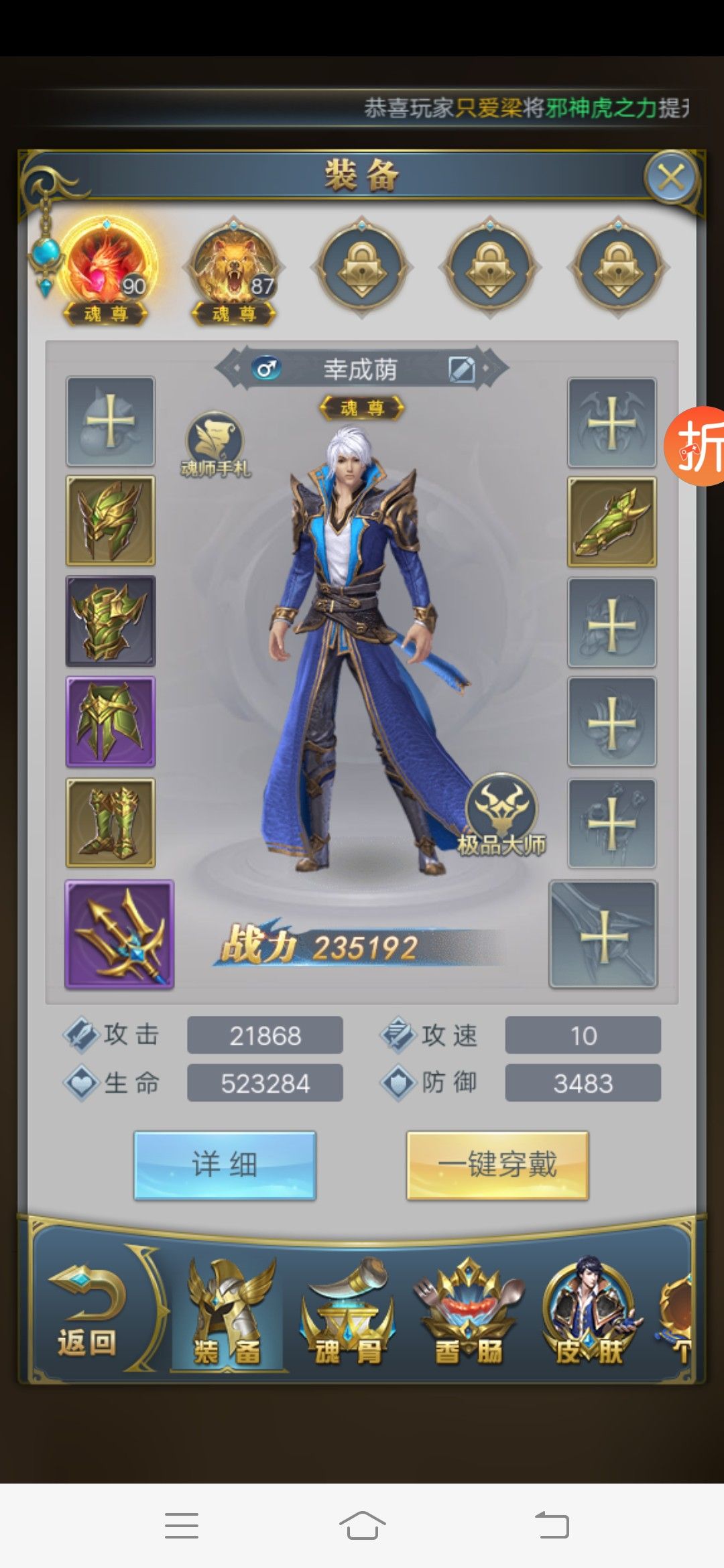The image size is (724, 1568).
Task: Switch to the 皮肤 skins tab
Action: 590,1313
